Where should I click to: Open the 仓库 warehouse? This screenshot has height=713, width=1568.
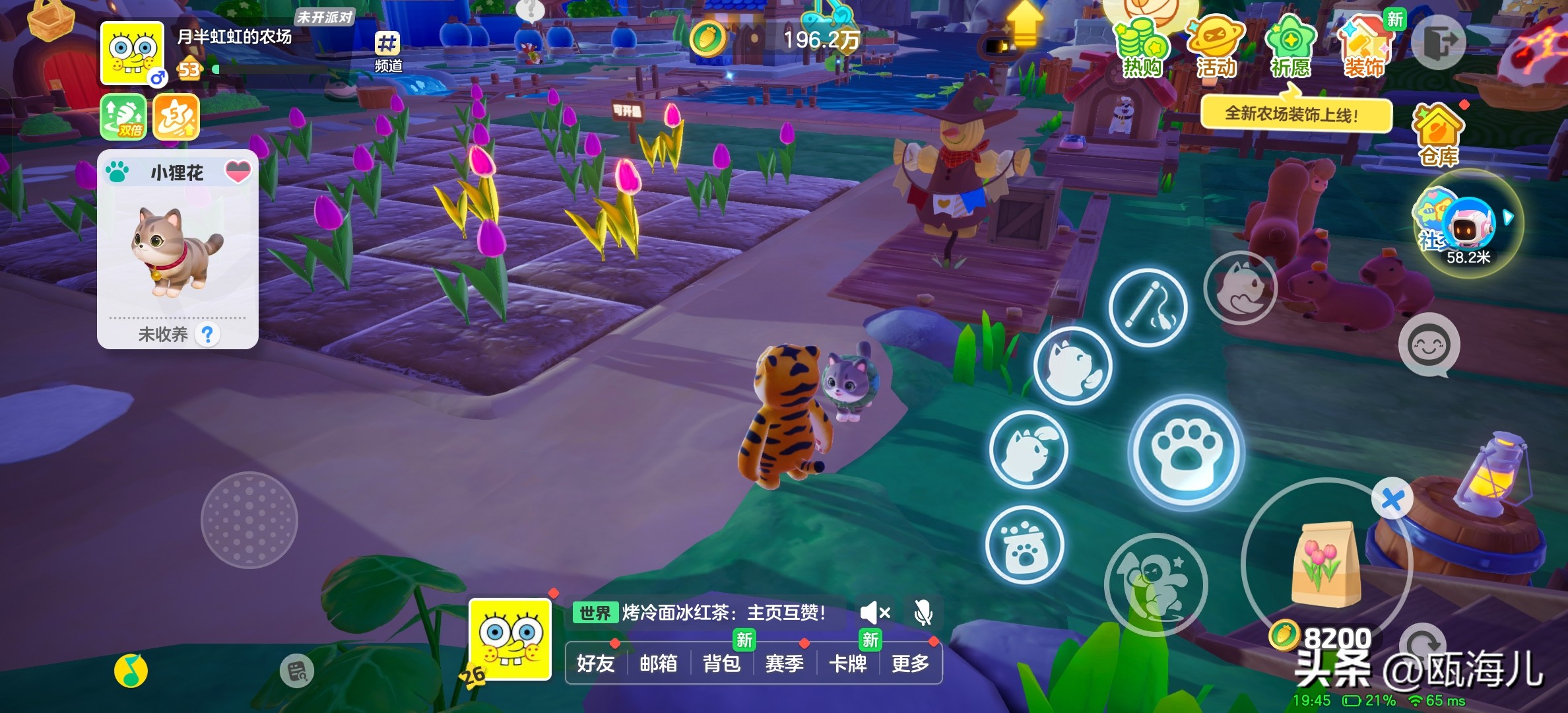click(1439, 135)
